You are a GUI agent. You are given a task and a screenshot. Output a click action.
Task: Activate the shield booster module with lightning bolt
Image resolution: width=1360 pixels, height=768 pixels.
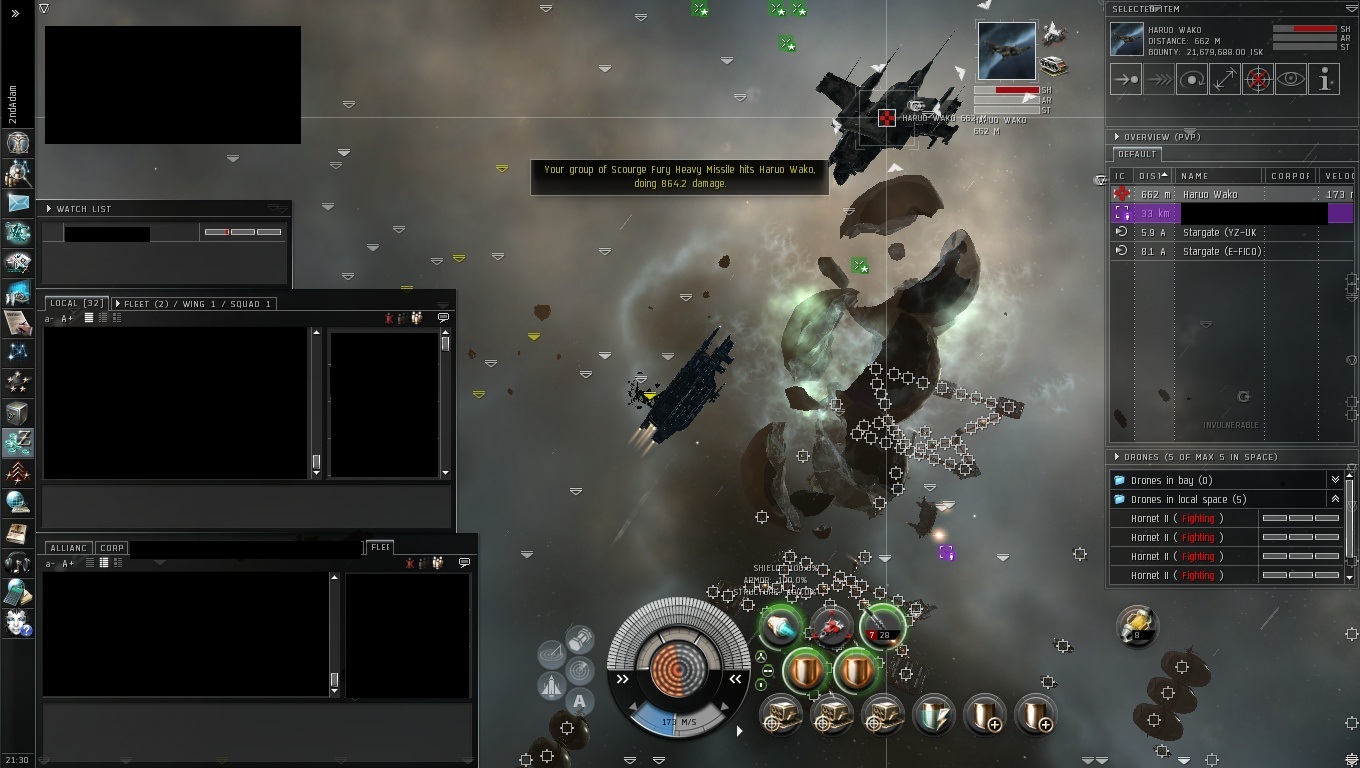tap(933, 715)
